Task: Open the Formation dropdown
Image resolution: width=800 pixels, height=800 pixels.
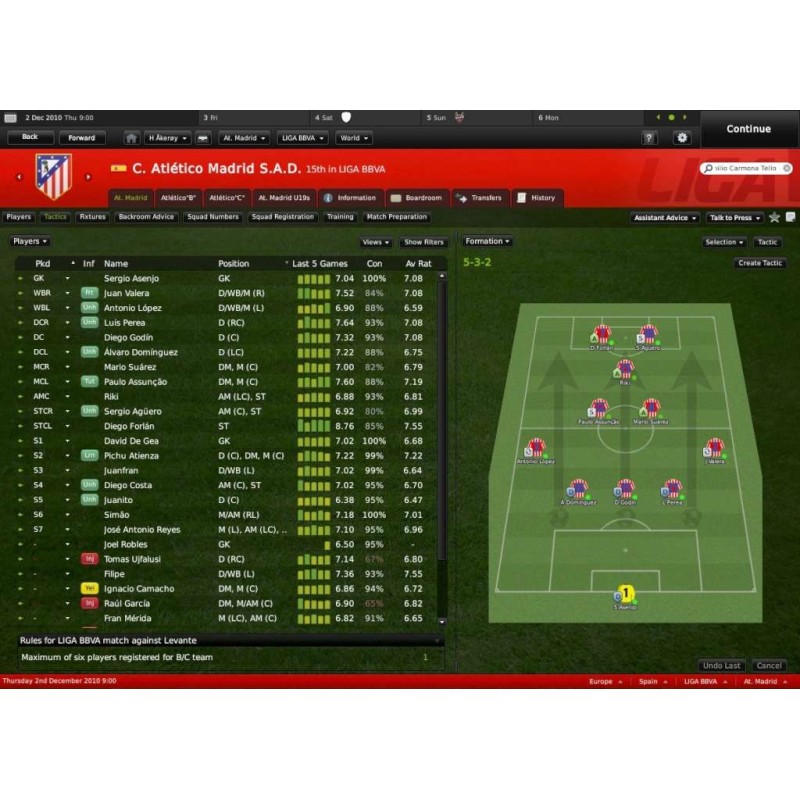Action: point(488,242)
